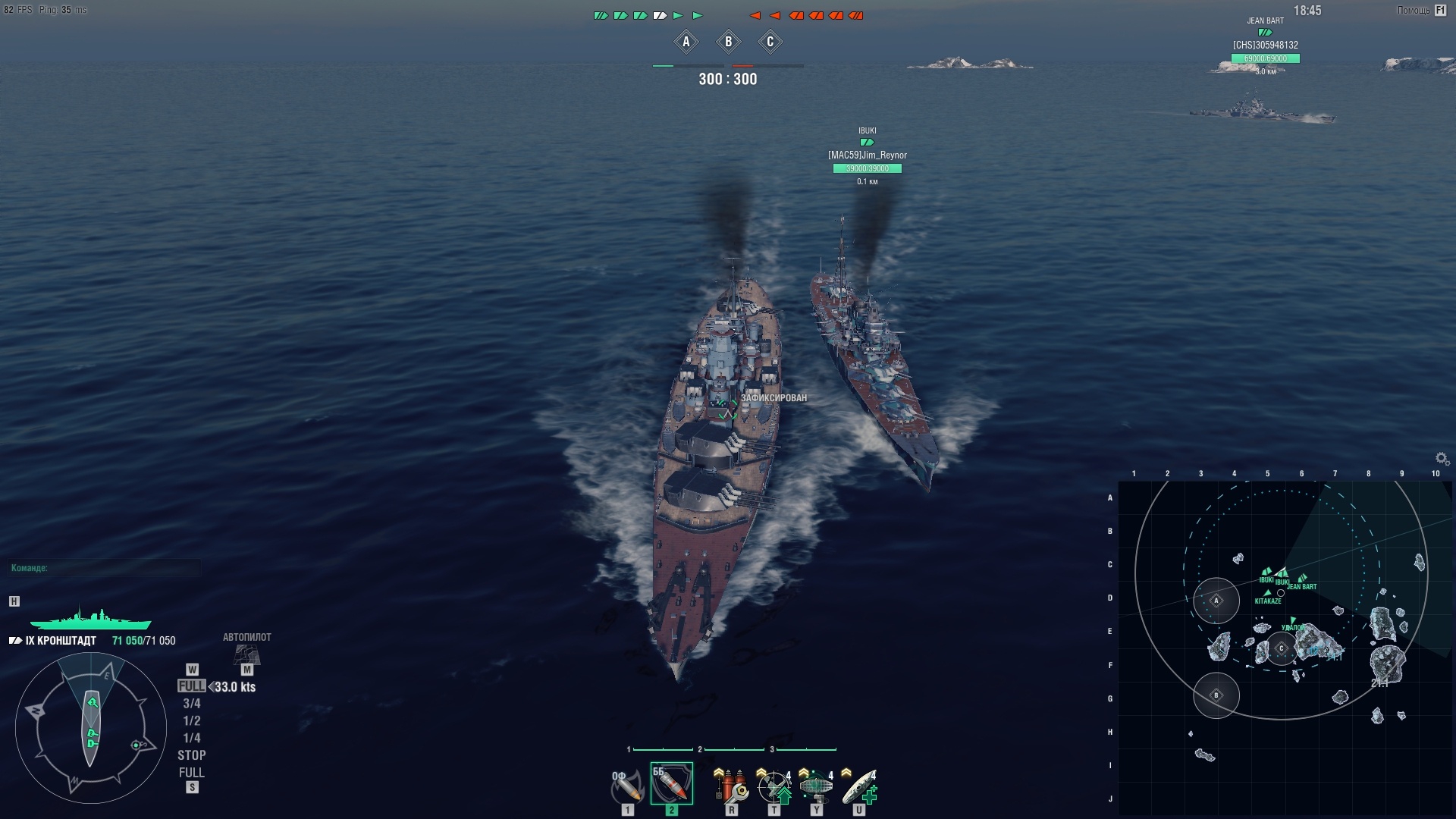Activate the Defensive AA Fire consumable
This screenshot has width=1456, height=819.
[774, 786]
